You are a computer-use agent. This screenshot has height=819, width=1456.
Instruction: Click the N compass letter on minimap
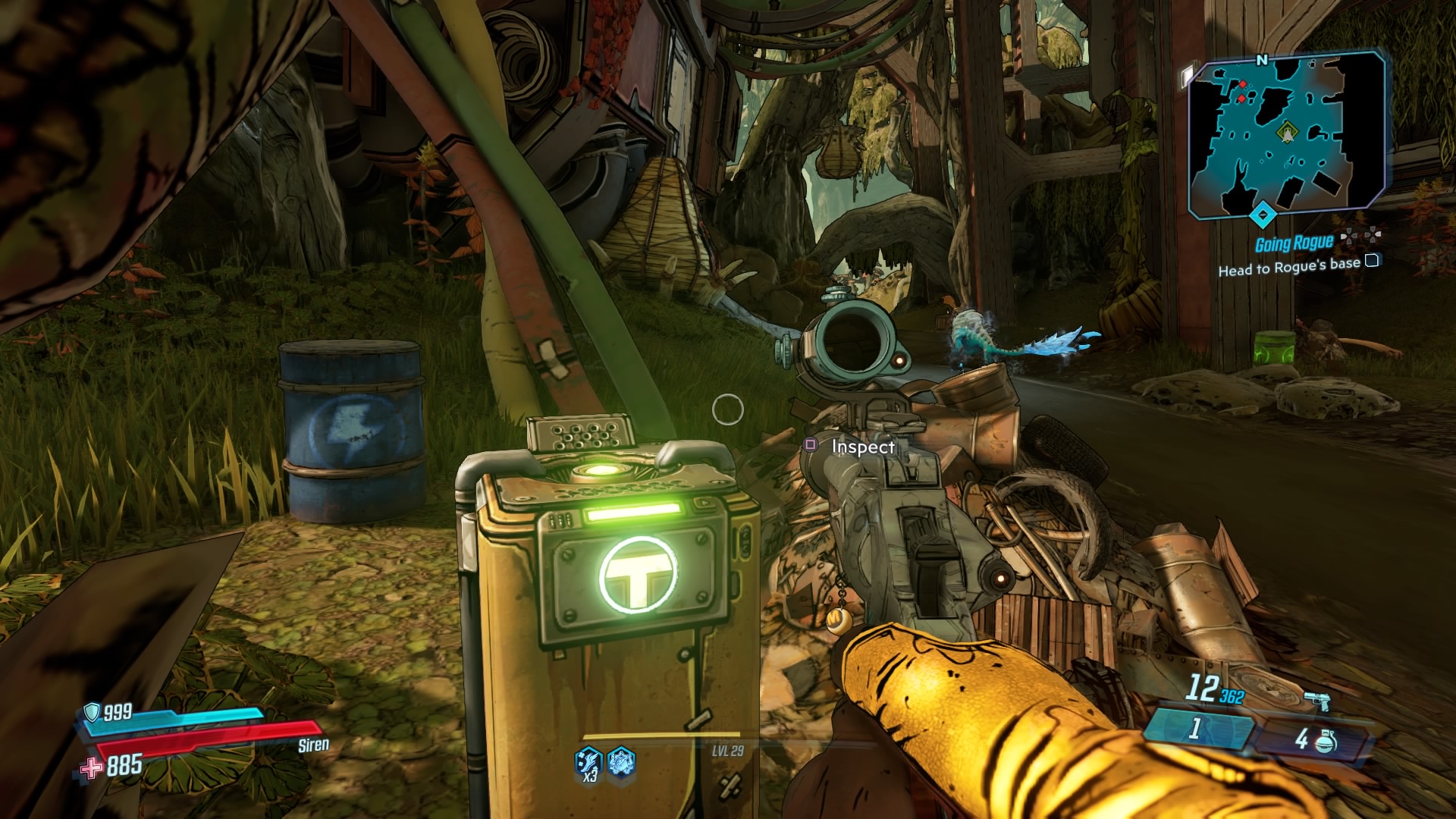[1263, 58]
